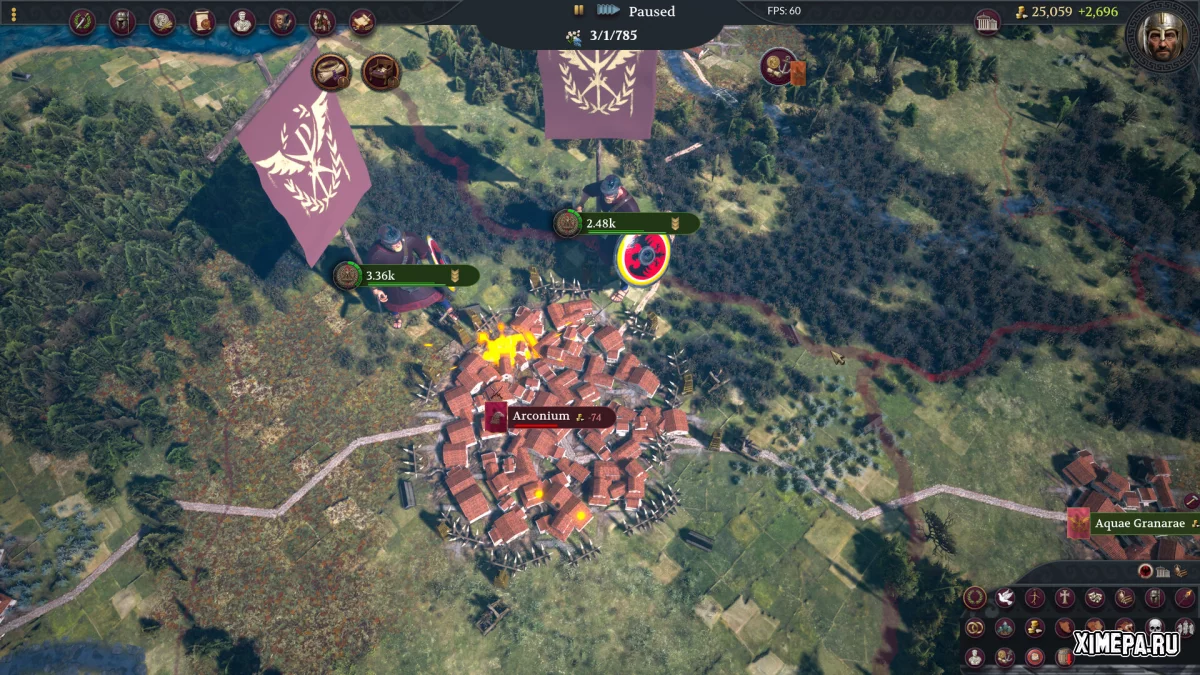This screenshot has width=1200, height=675.
Task: Select the Aquae Granarae city label
Action: (x=1135, y=523)
